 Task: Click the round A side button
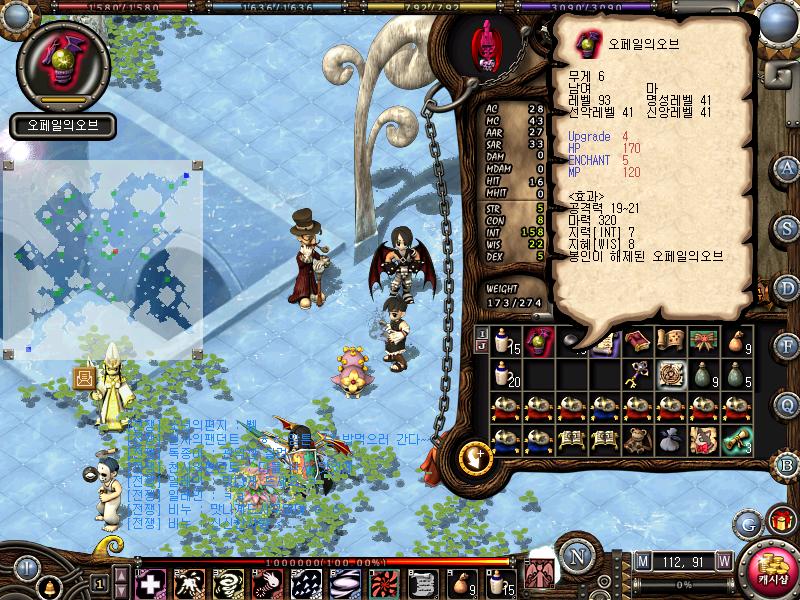tap(787, 168)
